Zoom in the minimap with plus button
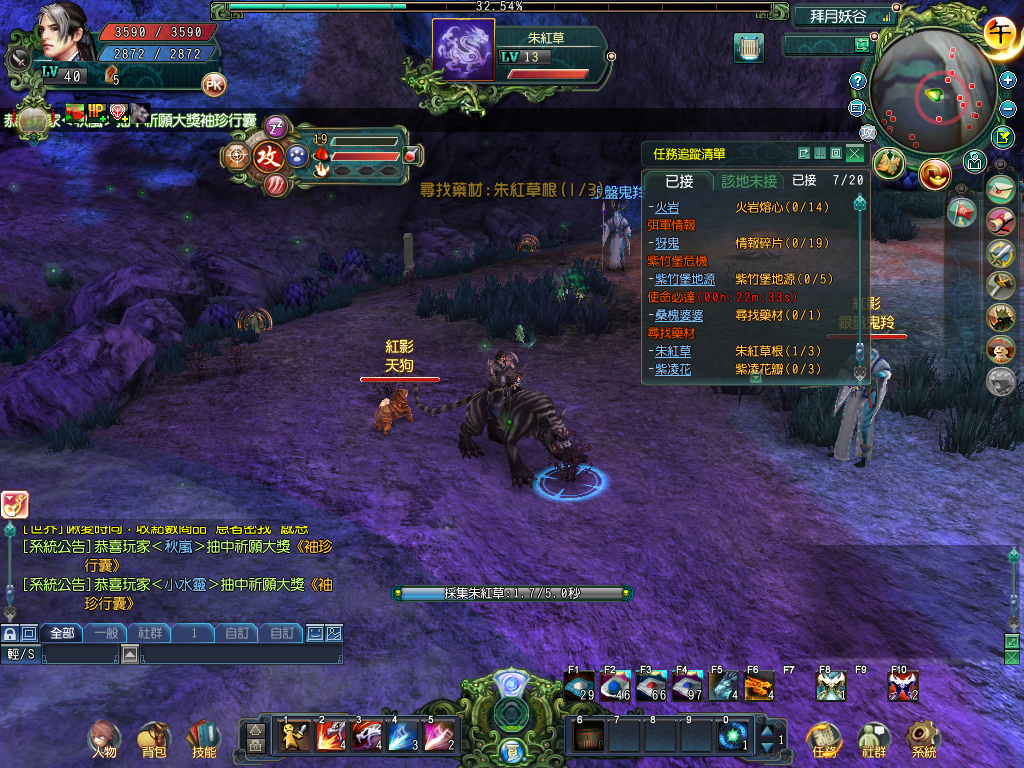 (x=1008, y=80)
